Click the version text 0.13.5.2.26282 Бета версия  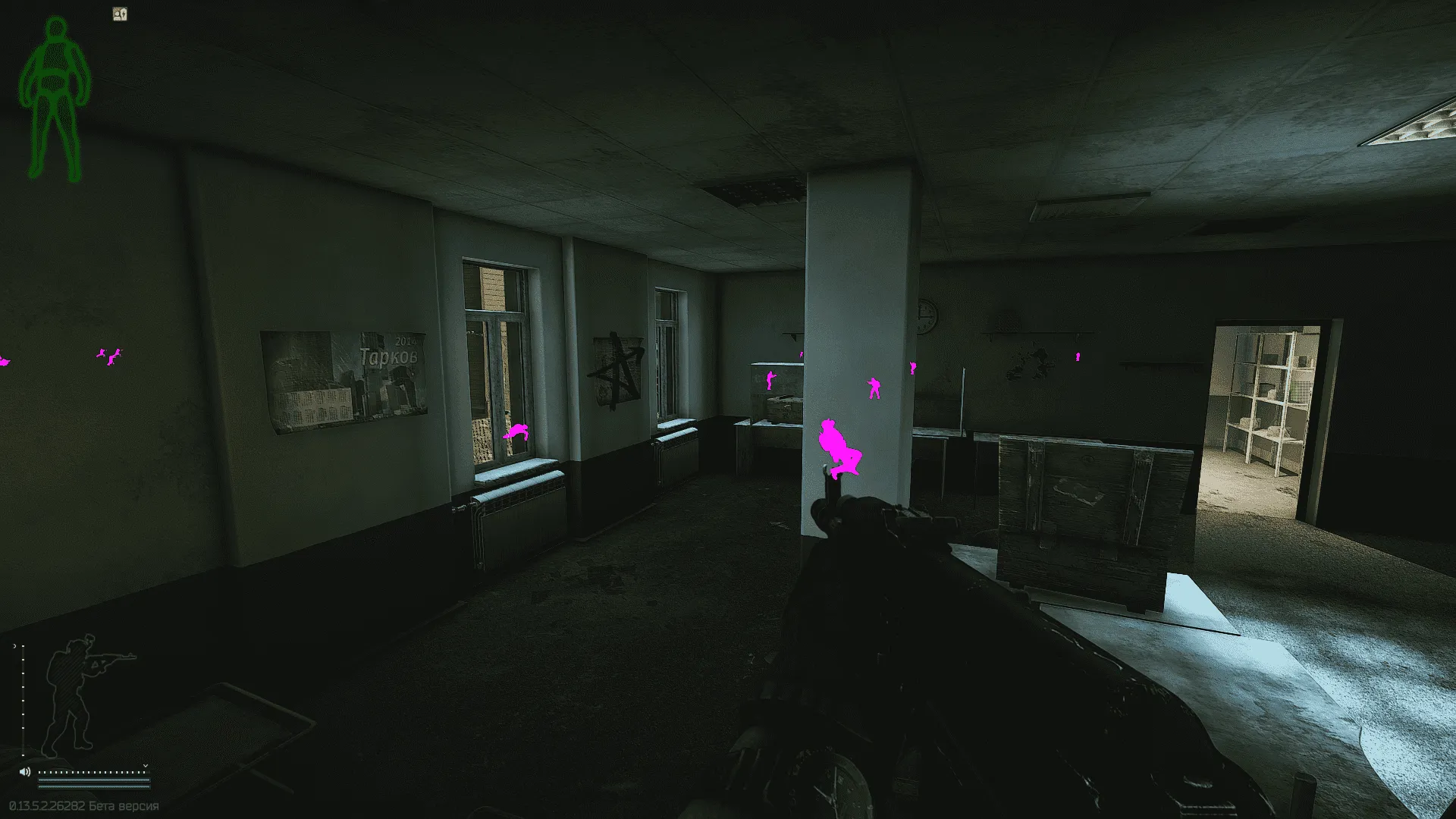point(83,805)
